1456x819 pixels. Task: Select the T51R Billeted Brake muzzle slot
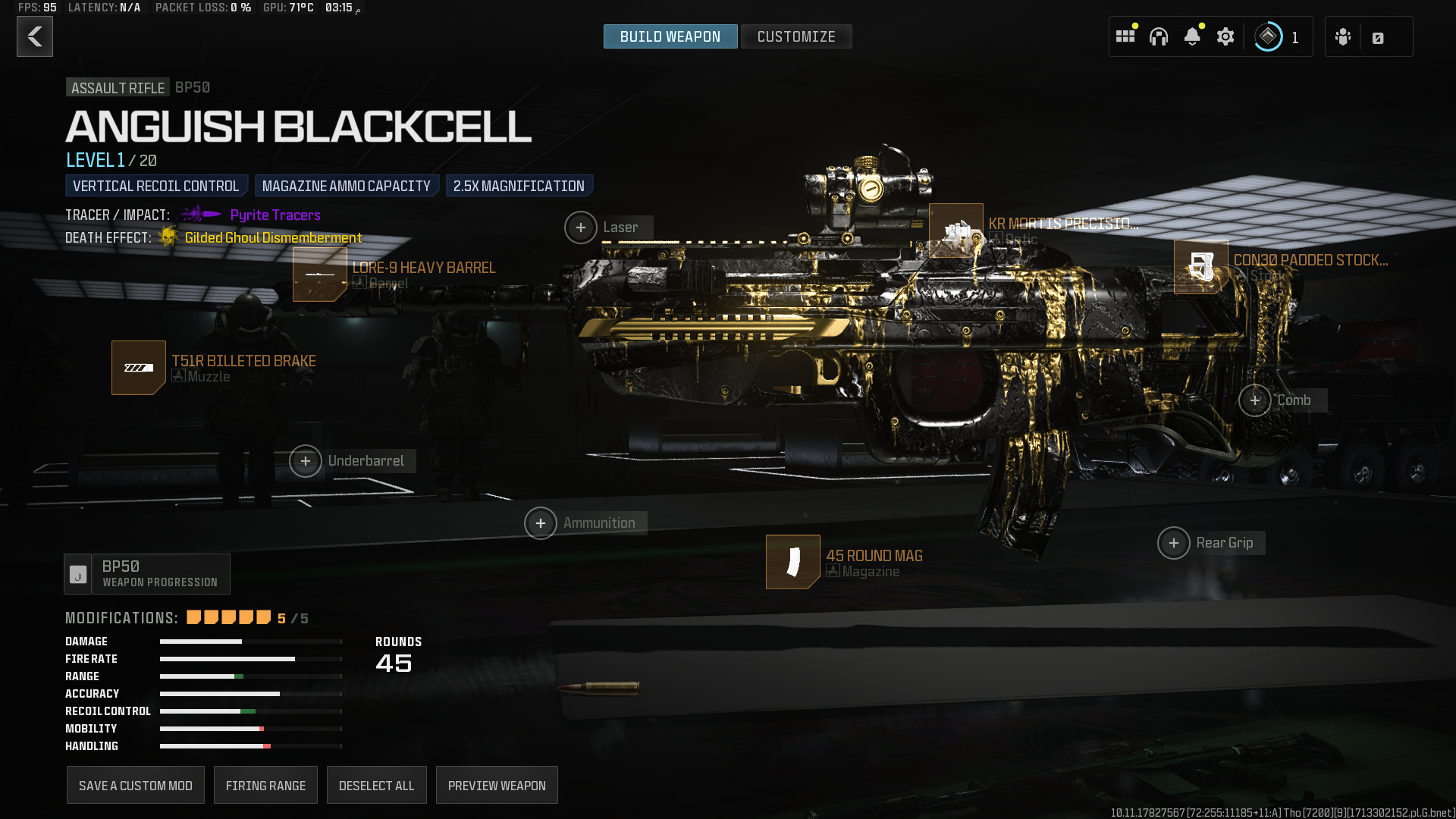(x=139, y=368)
